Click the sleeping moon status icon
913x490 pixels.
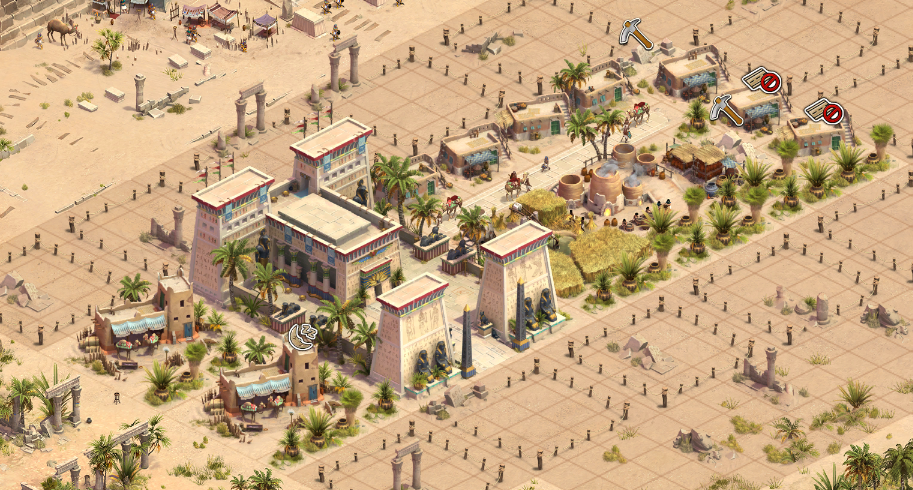302,335
